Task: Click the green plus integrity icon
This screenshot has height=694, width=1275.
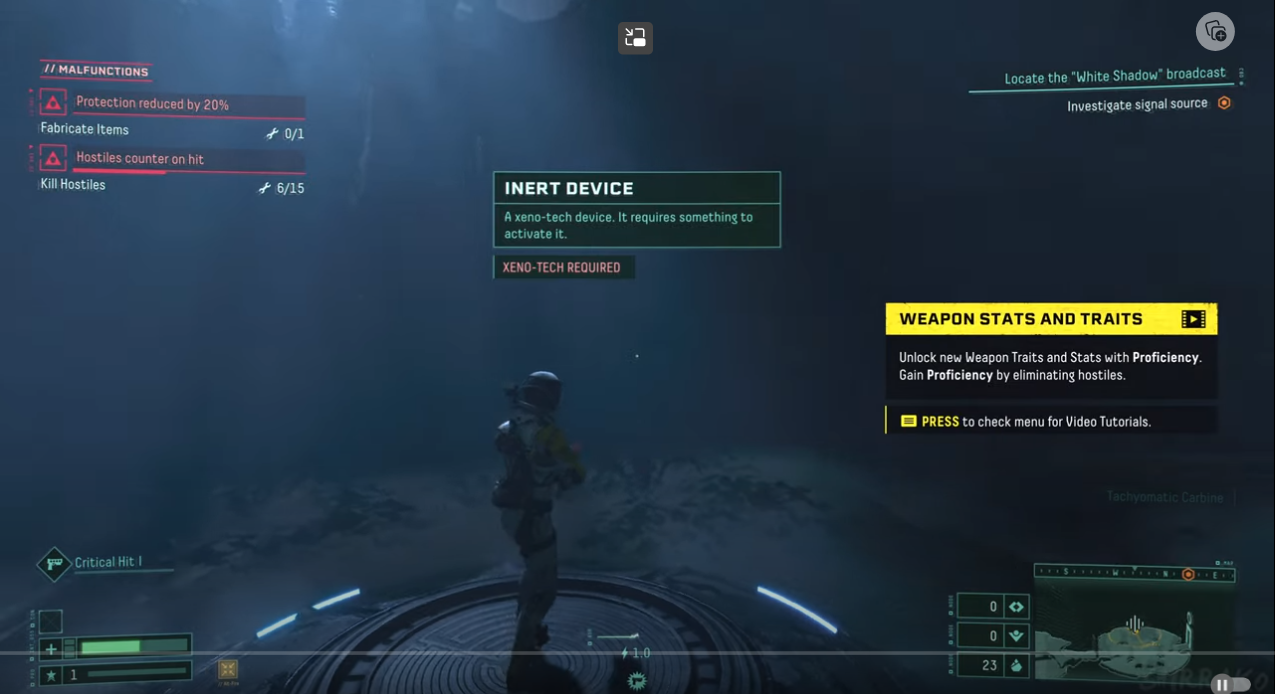Action: tap(51, 649)
